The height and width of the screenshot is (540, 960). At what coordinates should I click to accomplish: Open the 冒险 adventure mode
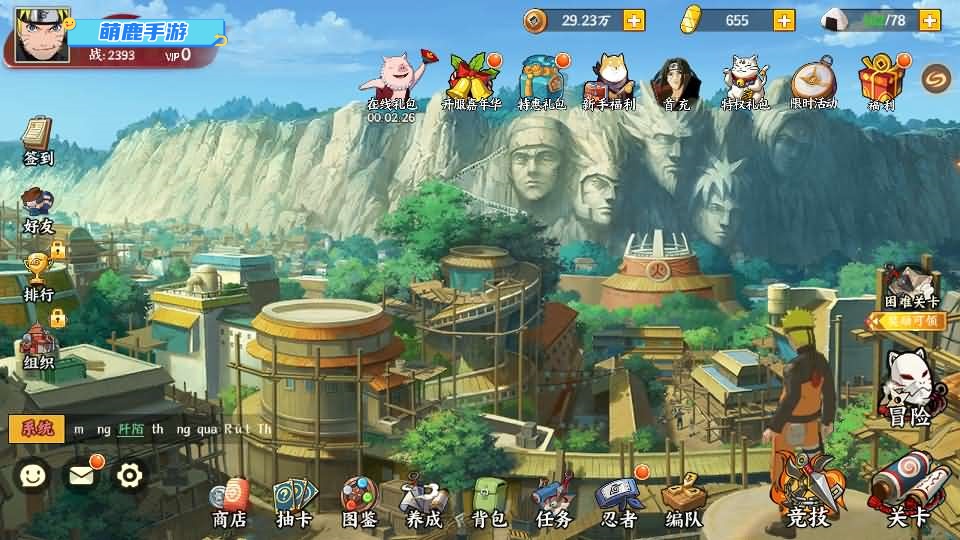(908, 390)
